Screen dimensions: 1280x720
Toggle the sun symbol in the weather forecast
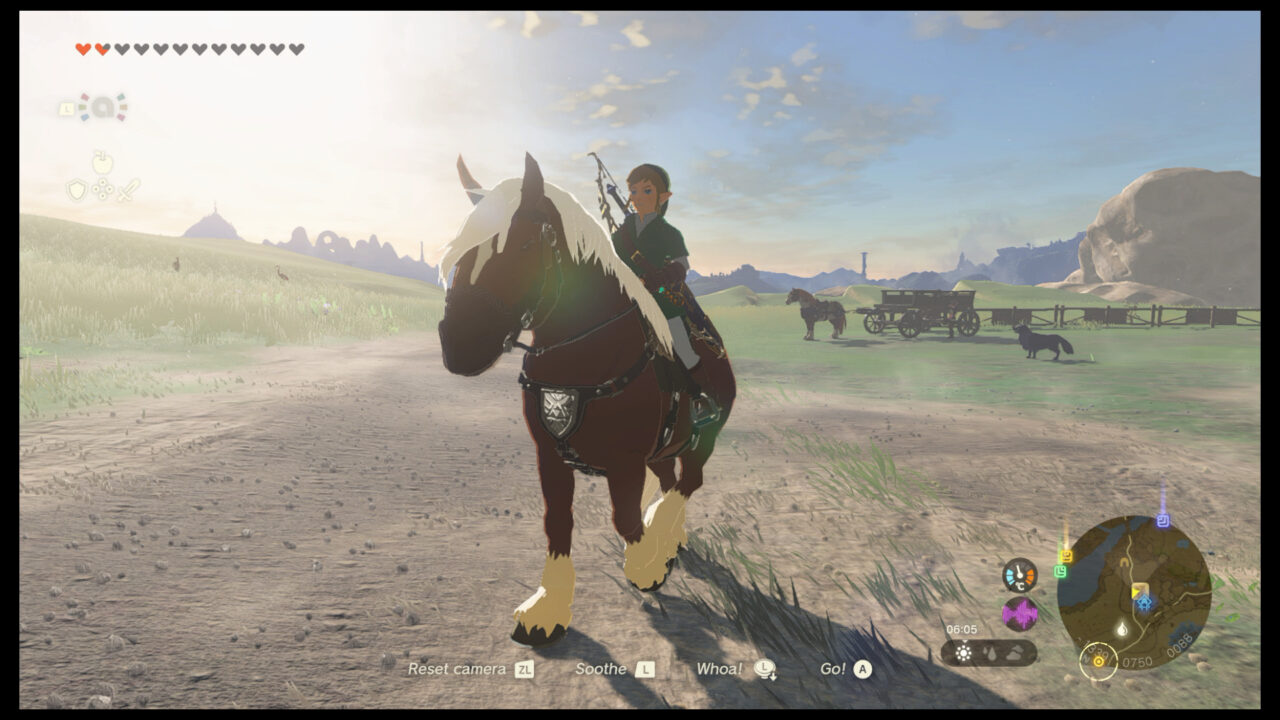coord(963,652)
